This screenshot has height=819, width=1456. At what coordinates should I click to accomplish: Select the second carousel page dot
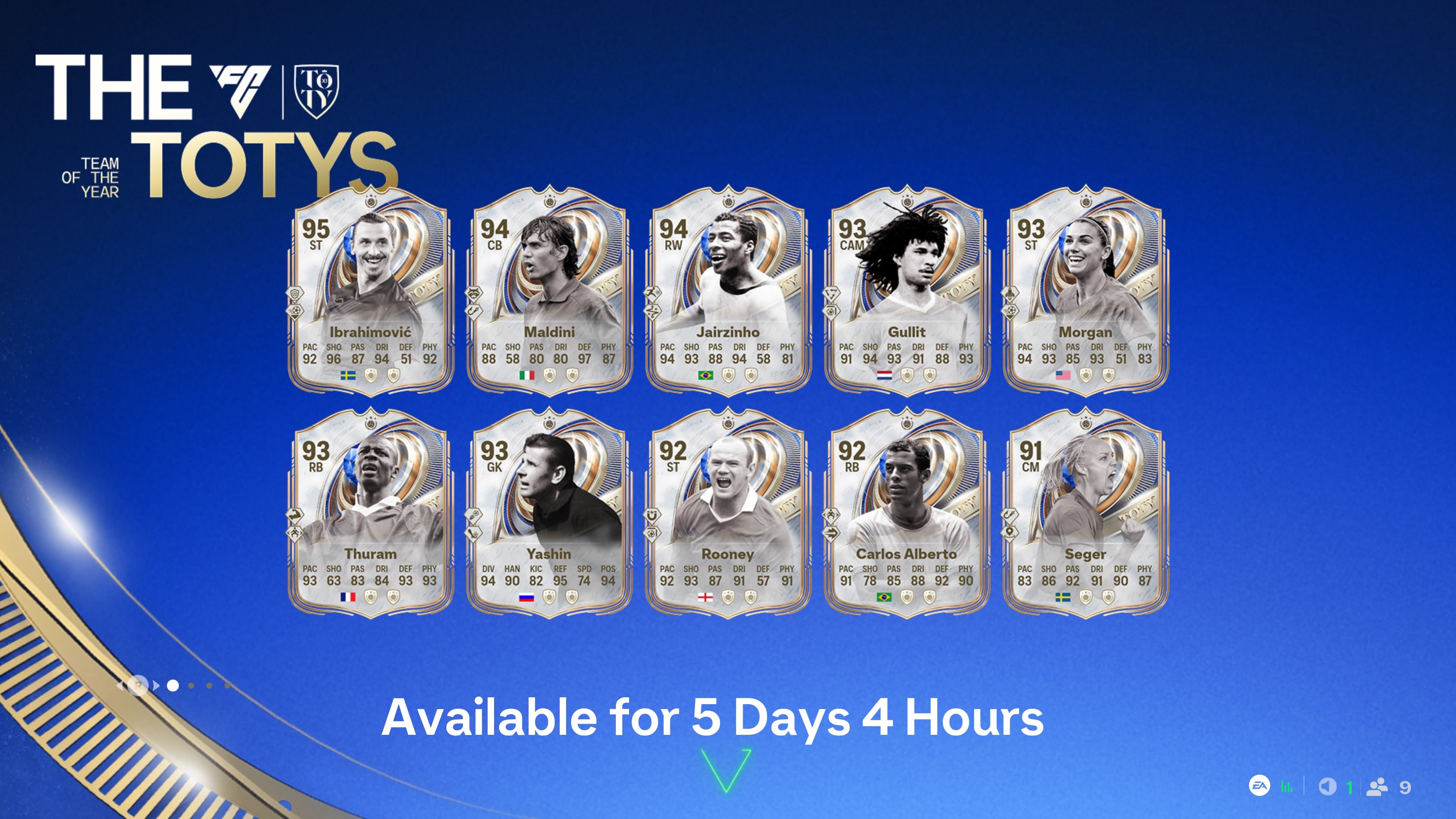(191, 686)
